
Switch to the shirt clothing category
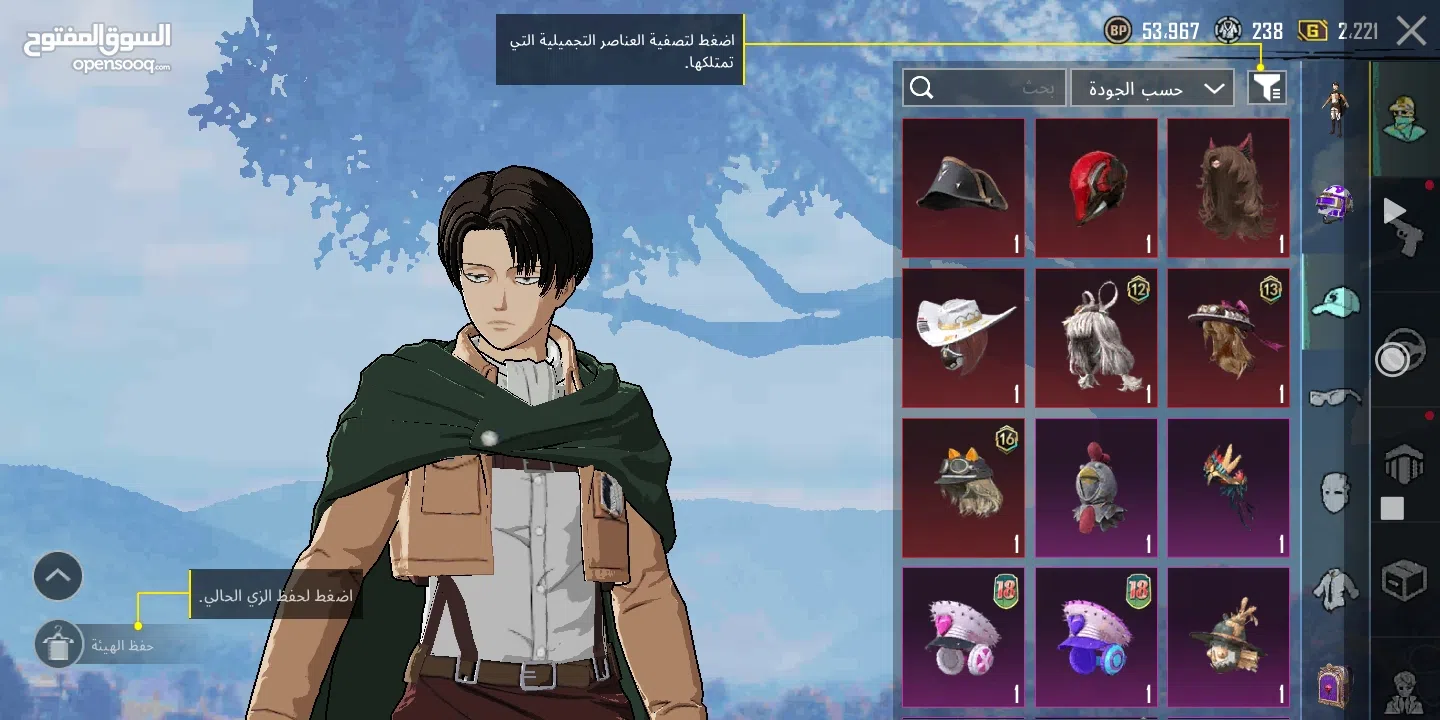pyautogui.click(x=1336, y=589)
